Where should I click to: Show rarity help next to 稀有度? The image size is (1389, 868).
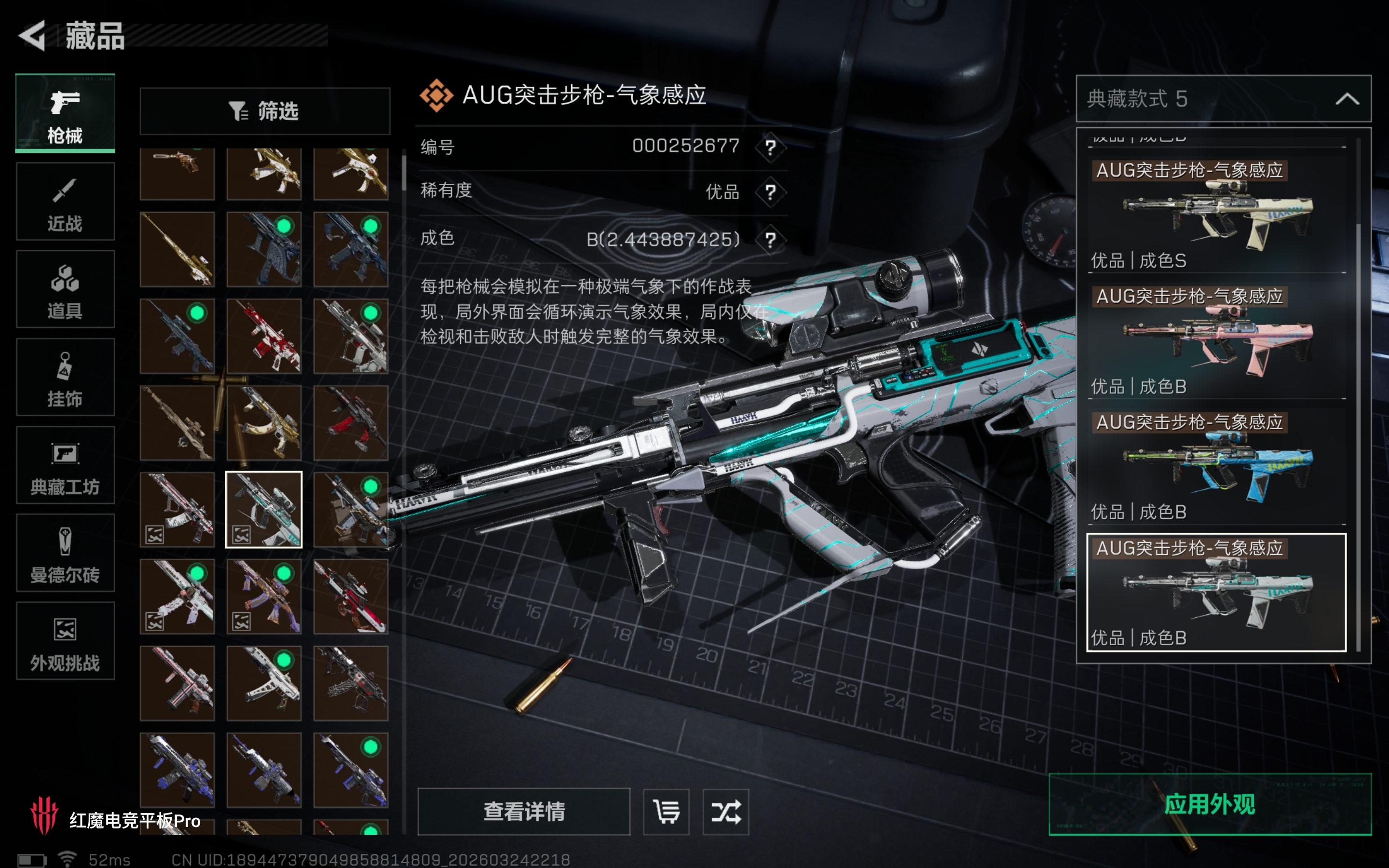pos(770,192)
